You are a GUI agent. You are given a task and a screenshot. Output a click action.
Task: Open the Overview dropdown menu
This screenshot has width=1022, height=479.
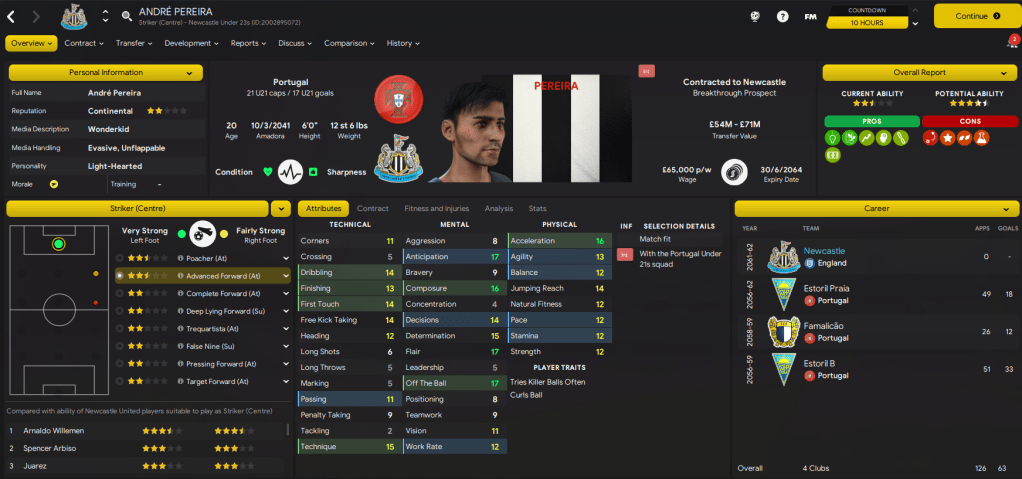(x=31, y=43)
